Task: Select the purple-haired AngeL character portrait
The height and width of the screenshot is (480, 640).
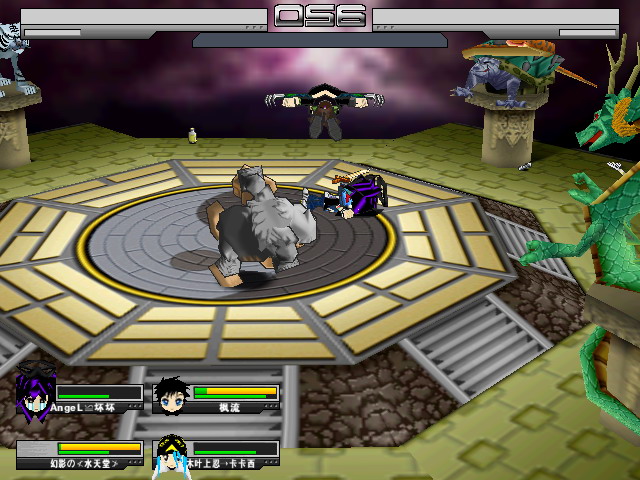Action: (35, 392)
